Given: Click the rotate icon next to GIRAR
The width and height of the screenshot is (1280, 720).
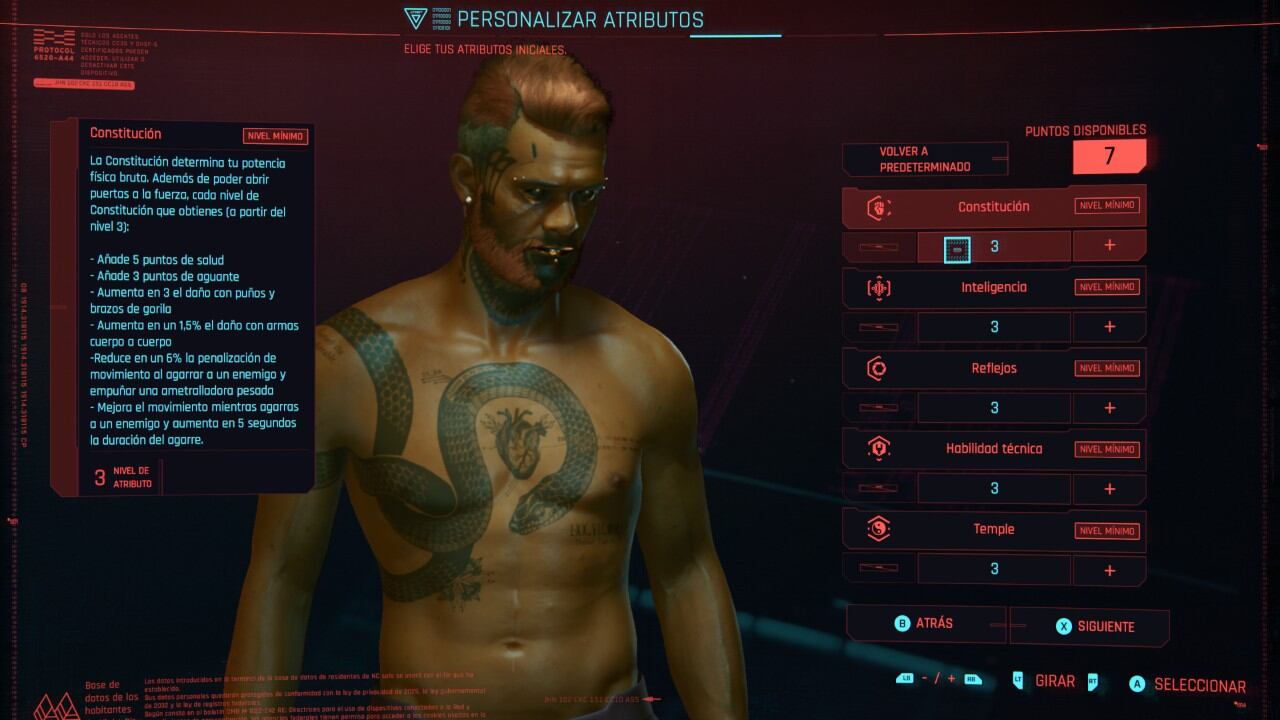Looking at the screenshot, I should pos(1019,680).
